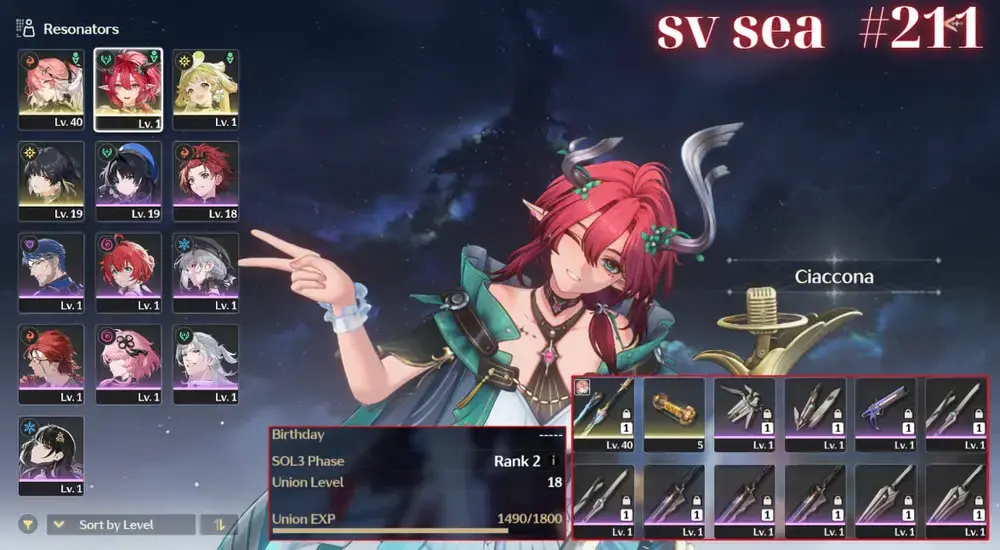Select the last resonator in the list
The image size is (1000, 550).
click(51, 456)
